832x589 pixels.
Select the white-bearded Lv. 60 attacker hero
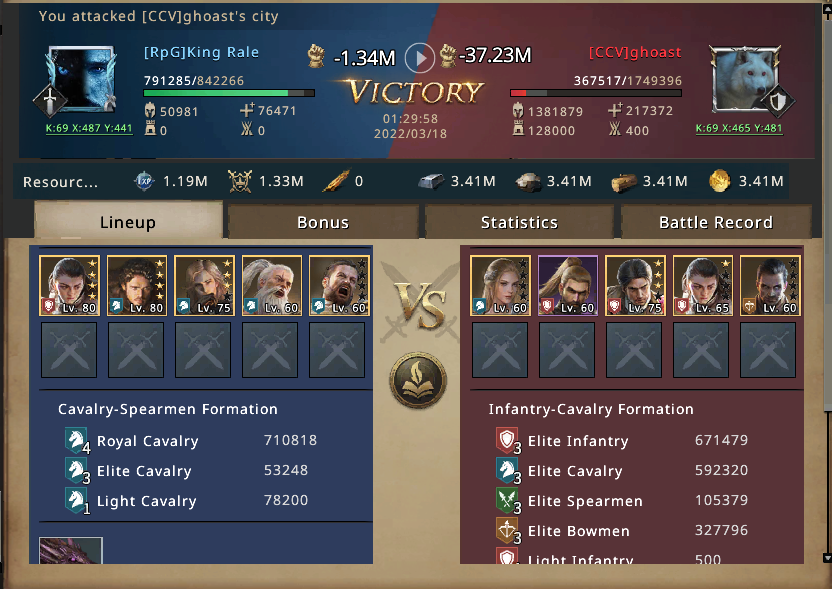click(270, 286)
